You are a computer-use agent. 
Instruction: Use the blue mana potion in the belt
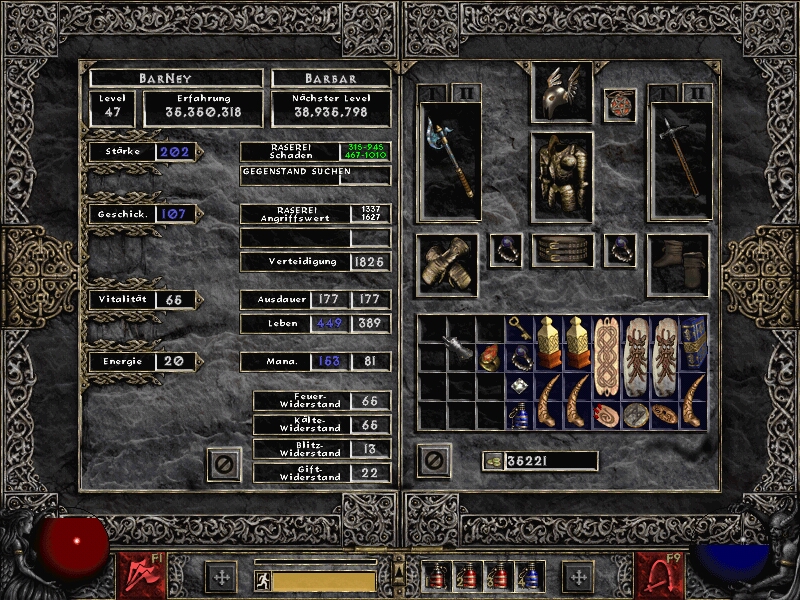click(x=525, y=576)
